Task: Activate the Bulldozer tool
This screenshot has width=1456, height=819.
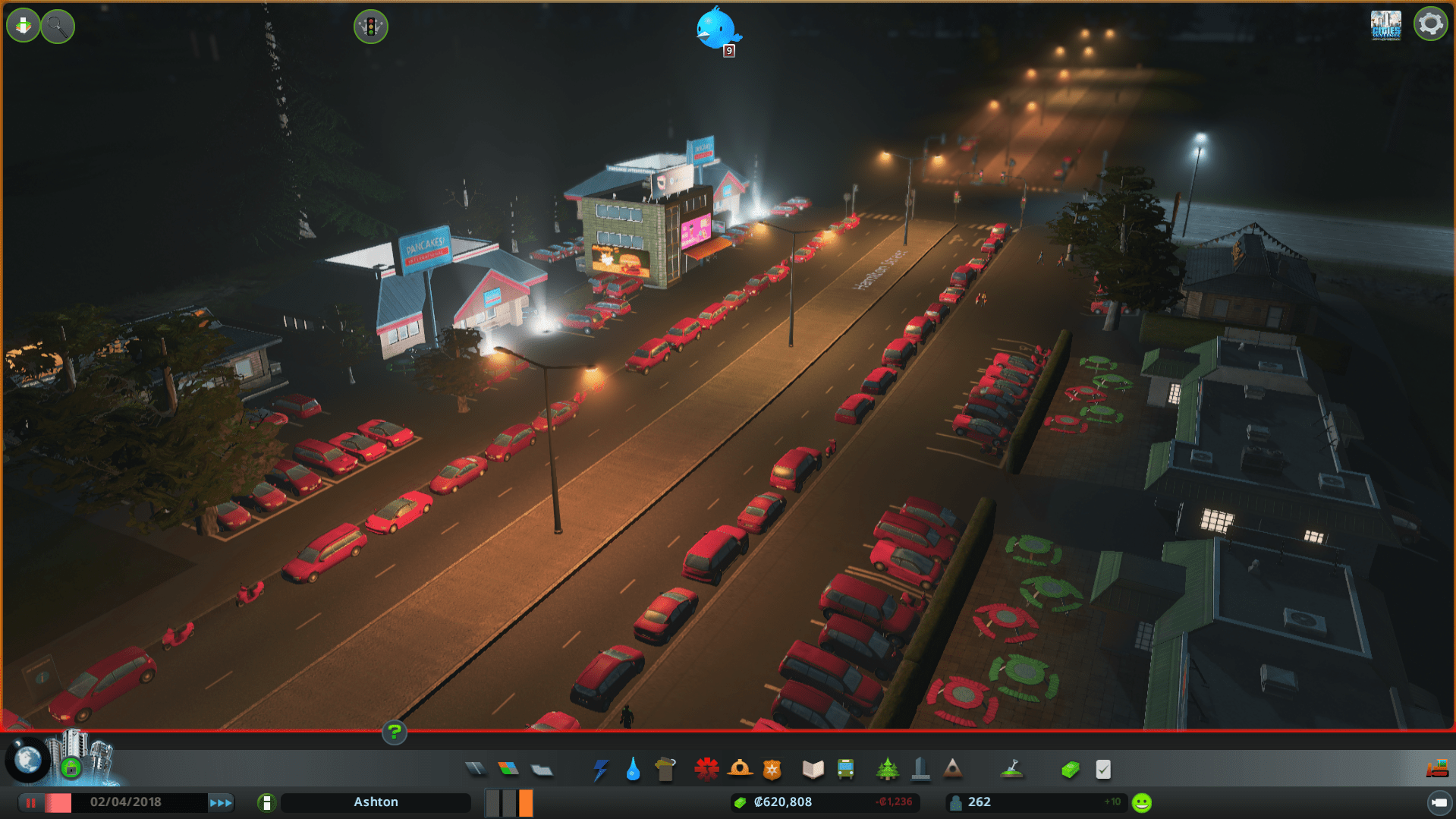Action: 1439,768
